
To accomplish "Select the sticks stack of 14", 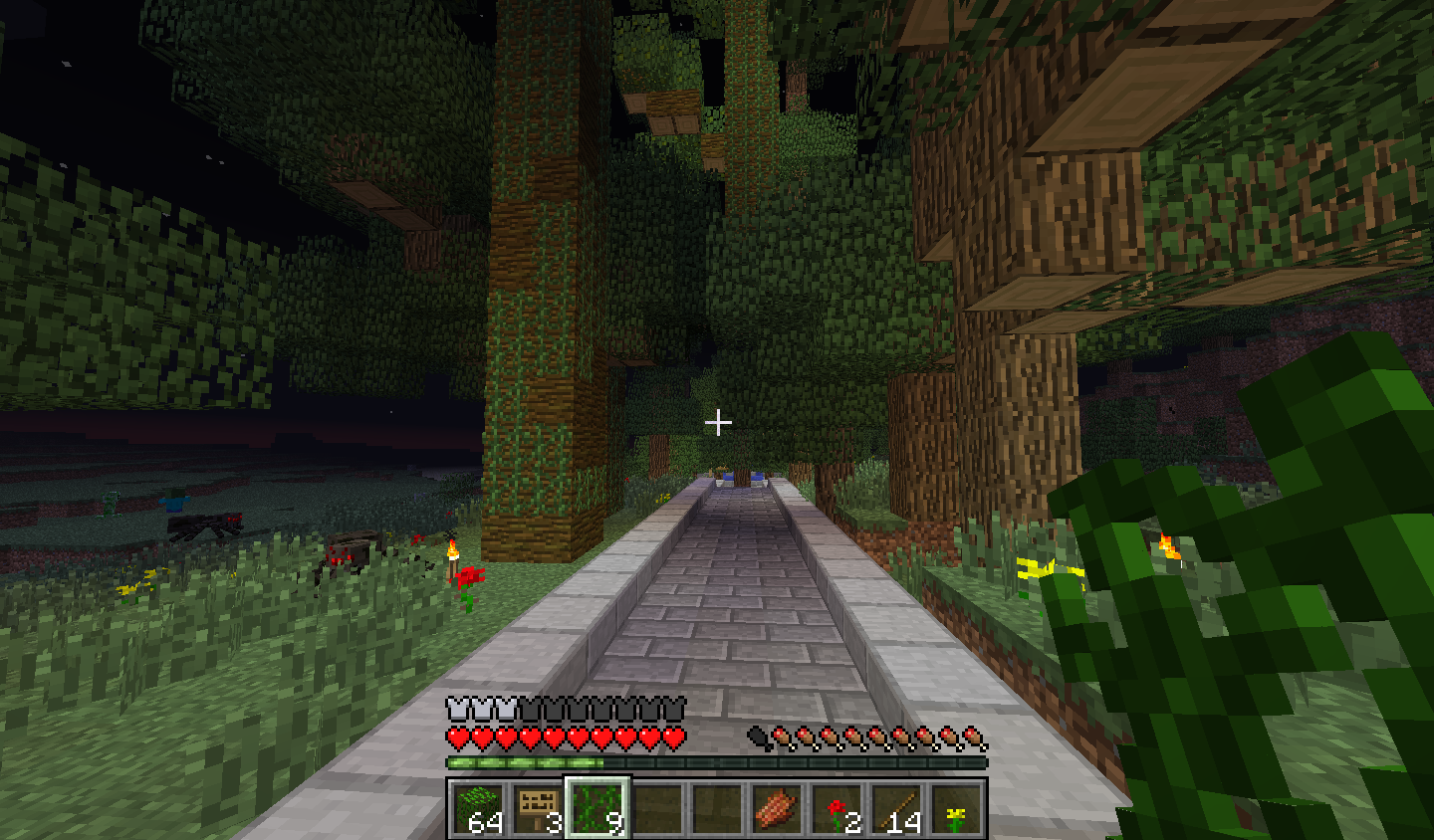I will point(895,807).
